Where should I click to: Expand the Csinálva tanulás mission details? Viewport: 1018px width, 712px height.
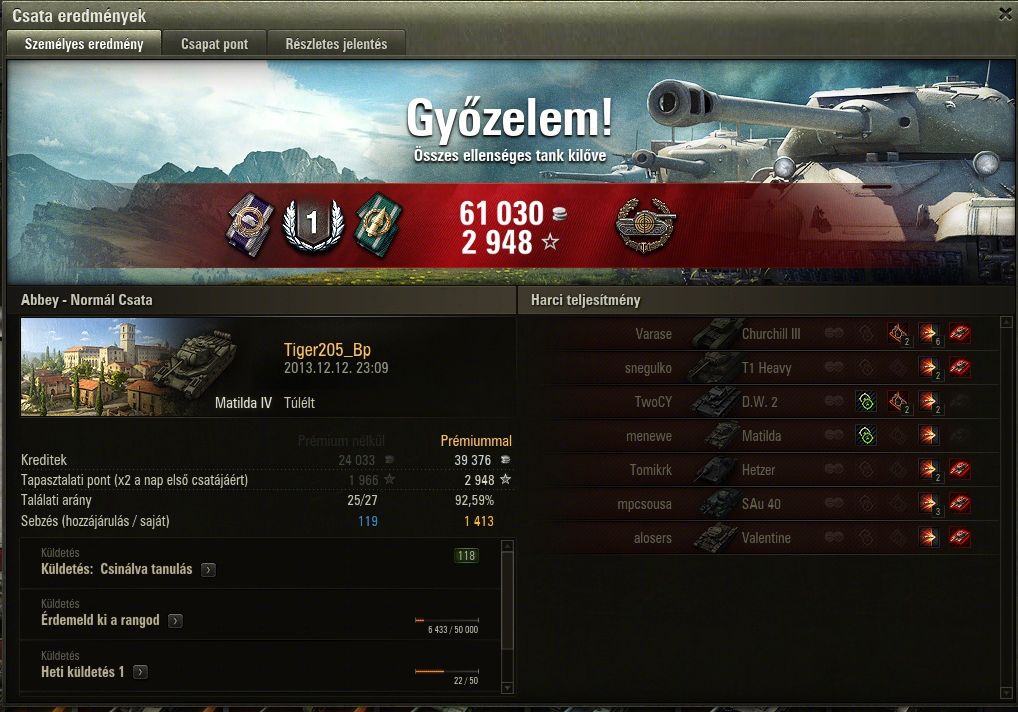tap(208, 570)
